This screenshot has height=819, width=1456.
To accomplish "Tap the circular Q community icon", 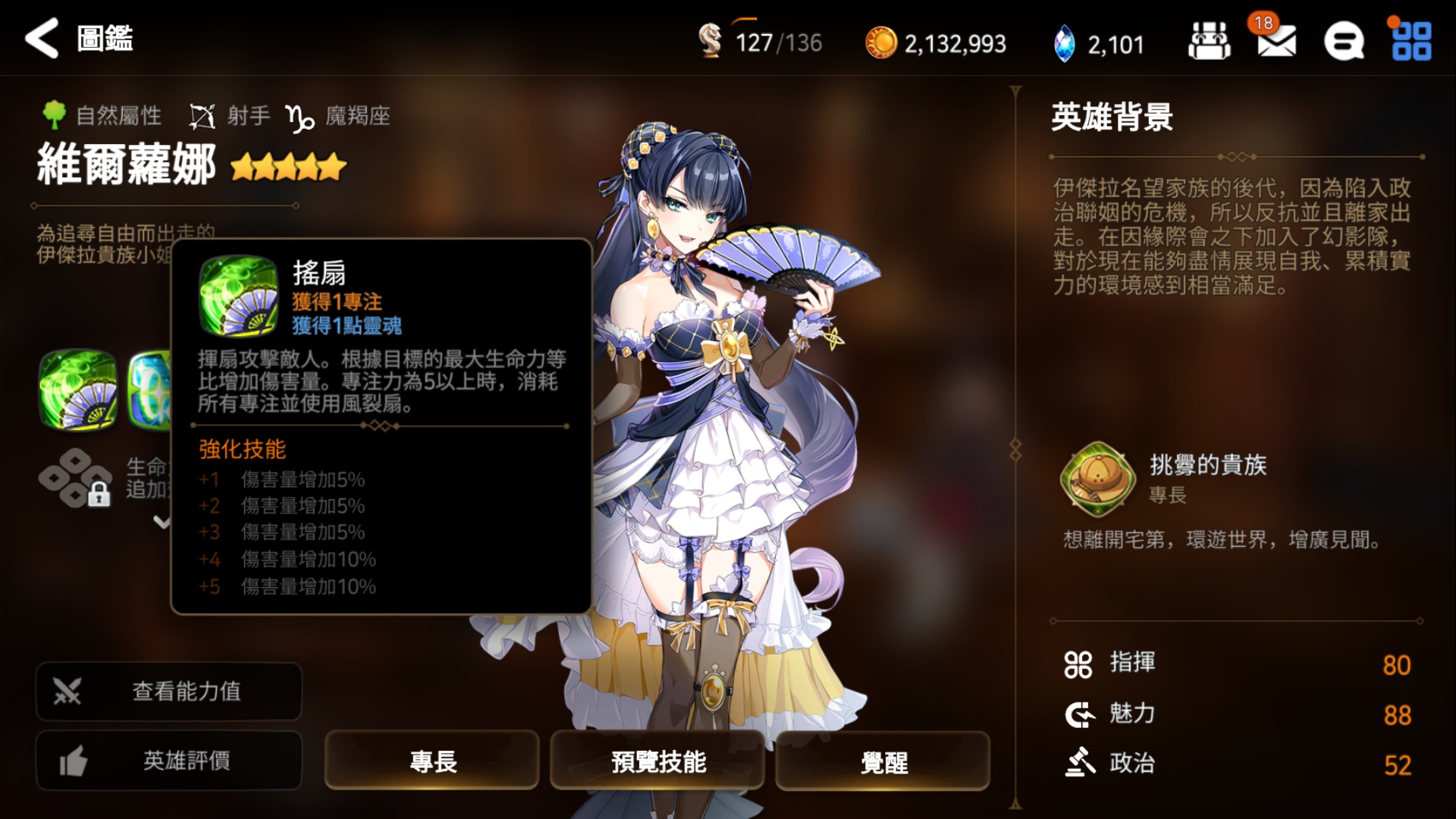I will click(1343, 43).
